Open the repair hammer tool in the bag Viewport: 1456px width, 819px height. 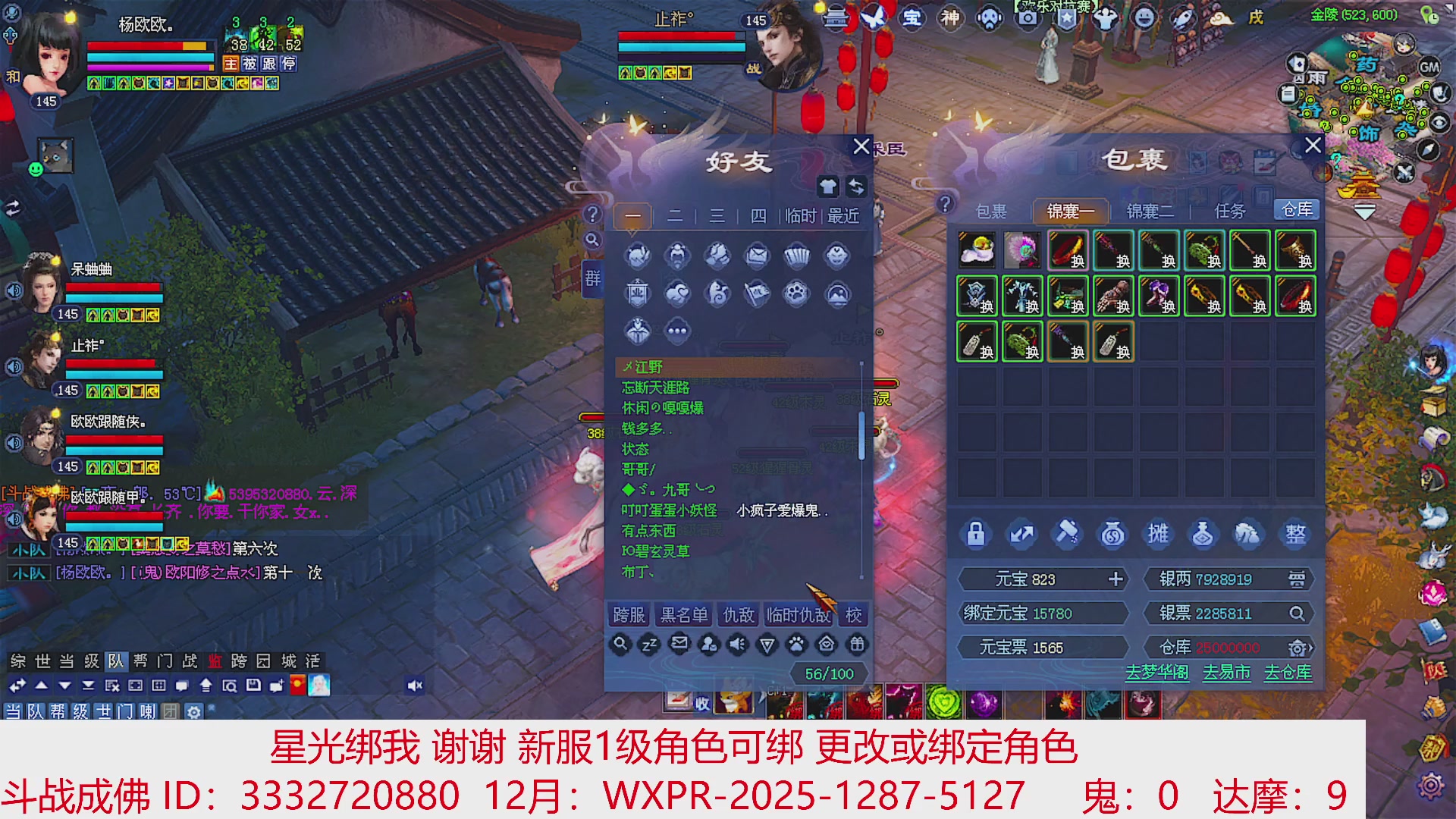(x=1068, y=533)
